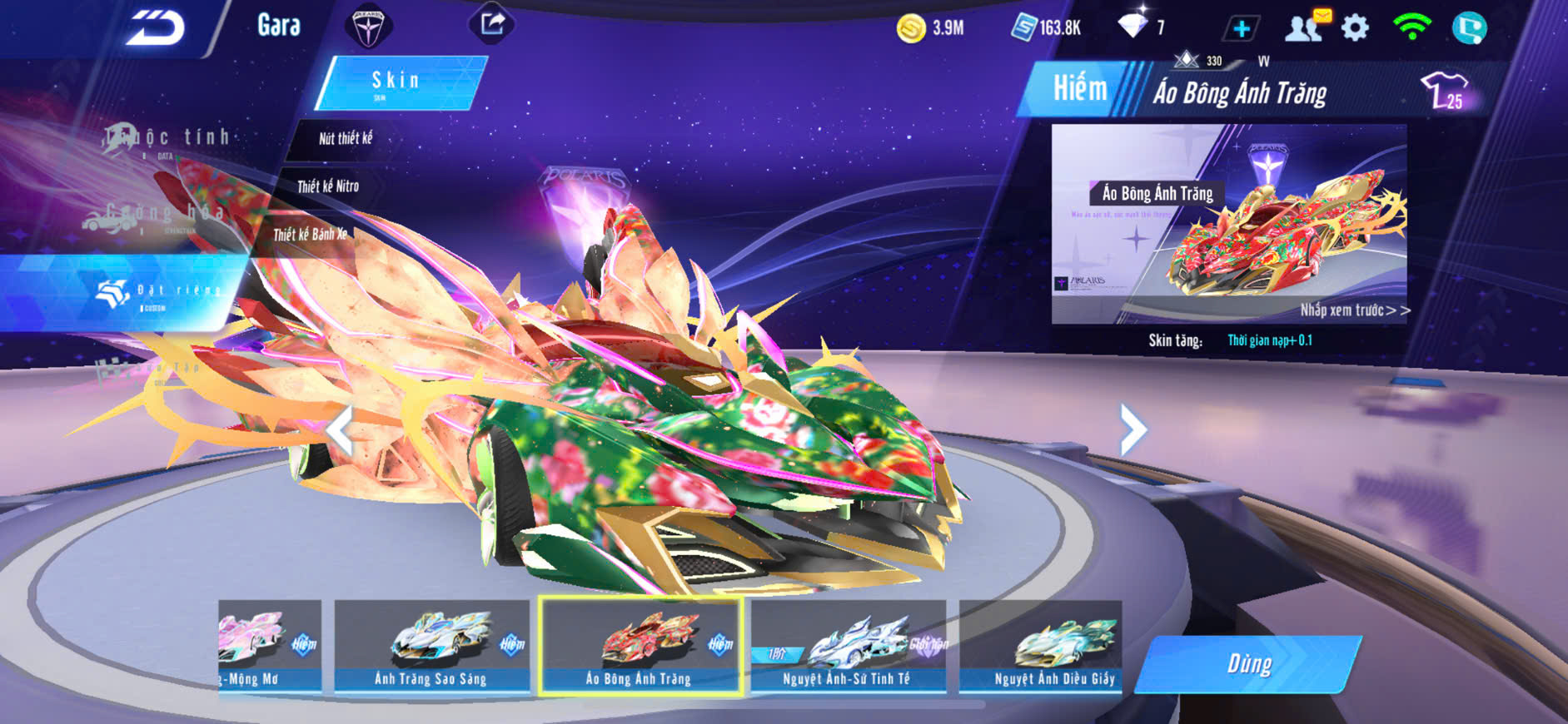This screenshot has width=1568, height=724.
Task: Select Thiết kế Bánh Xe option
Action: pos(310,235)
